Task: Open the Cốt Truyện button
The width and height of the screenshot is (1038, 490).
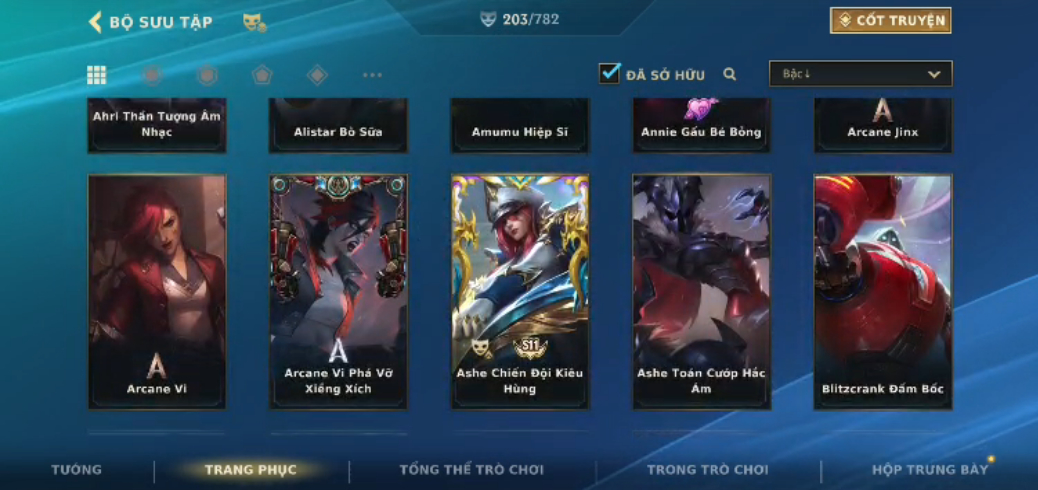Action: [890, 21]
